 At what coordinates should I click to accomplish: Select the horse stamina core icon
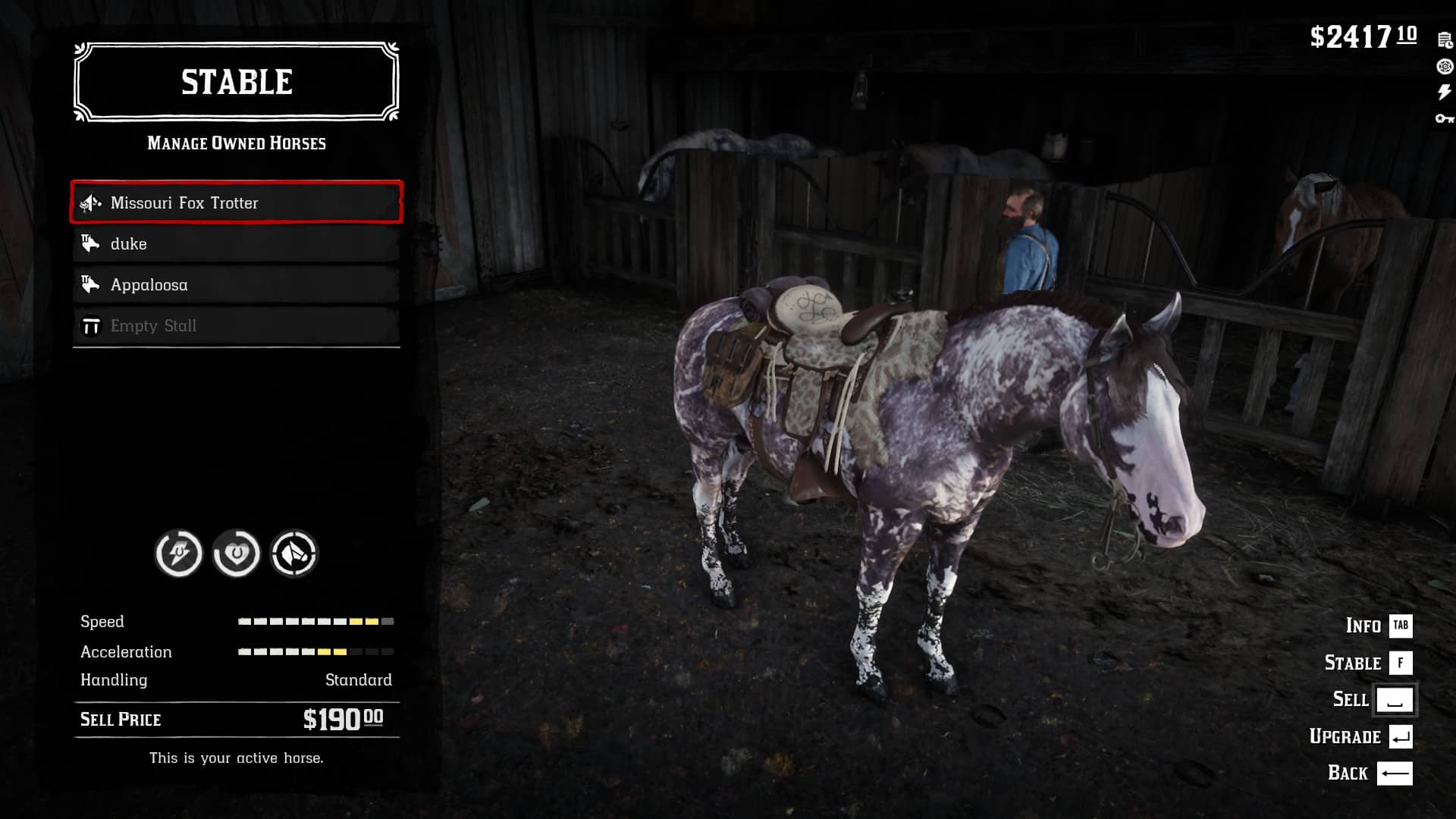coord(178,554)
